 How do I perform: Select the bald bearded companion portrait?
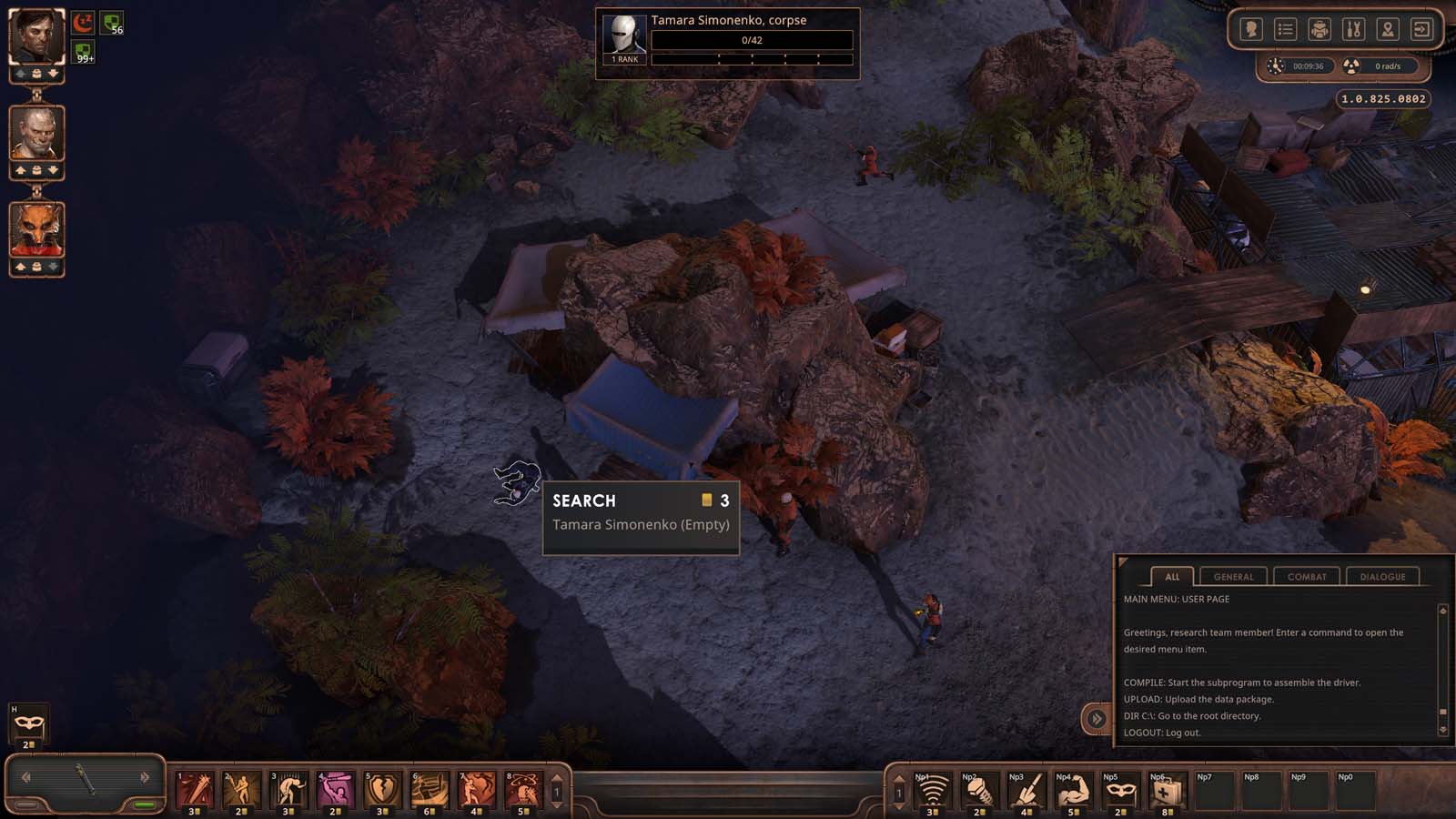pyautogui.click(x=36, y=133)
